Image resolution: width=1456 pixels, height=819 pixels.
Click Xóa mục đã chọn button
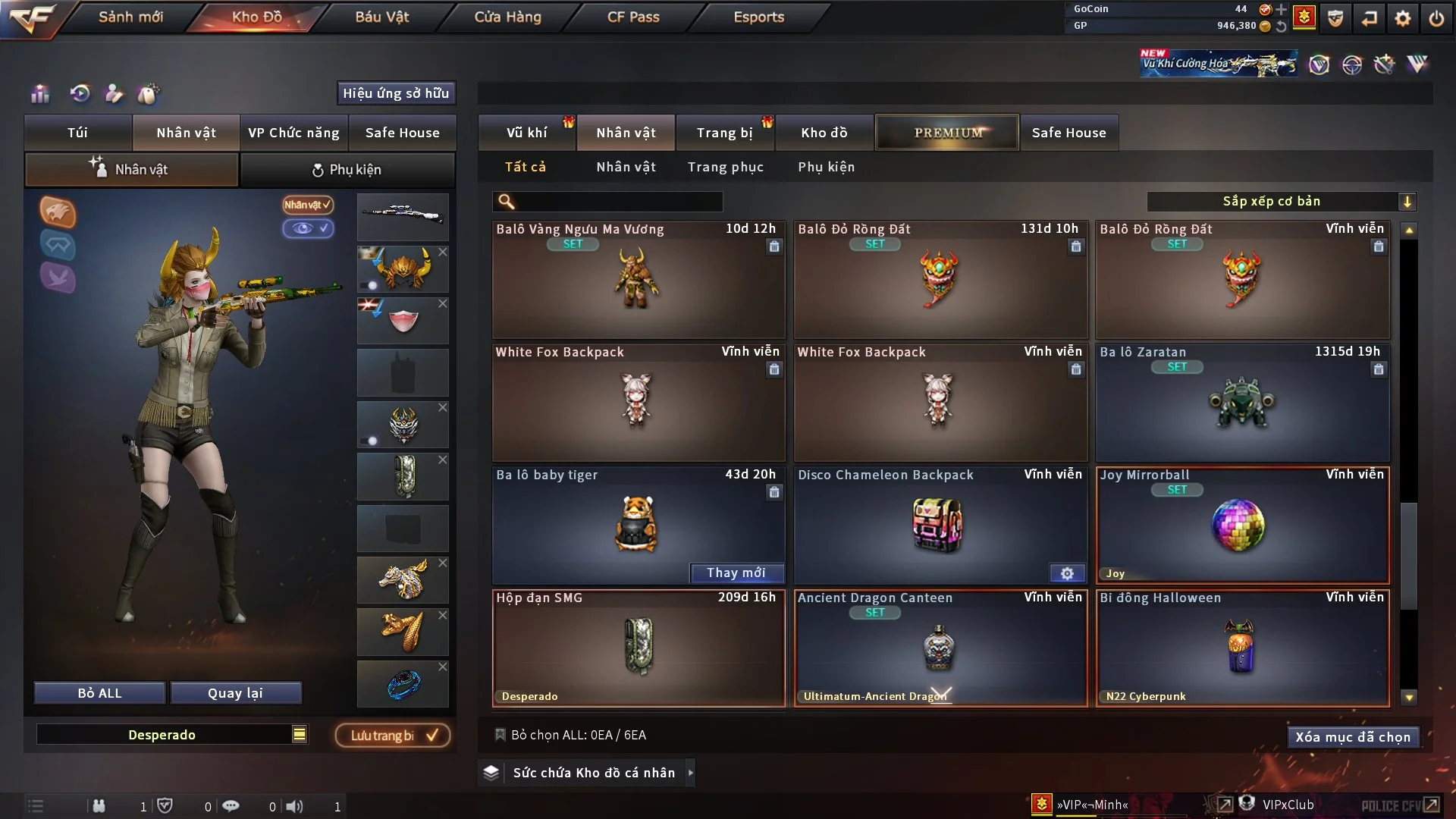[x=1352, y=737]
